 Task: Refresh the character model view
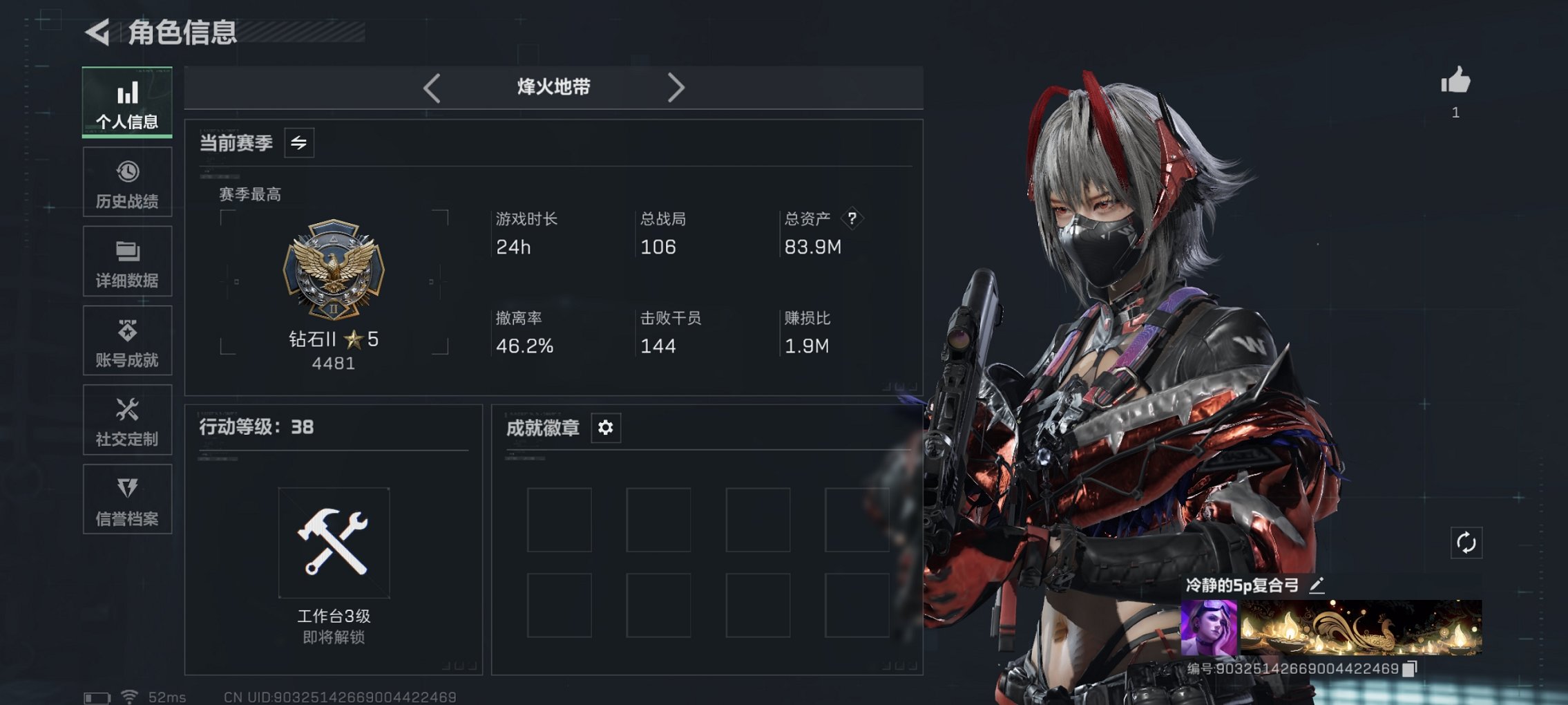click(x=1469, y=543)
